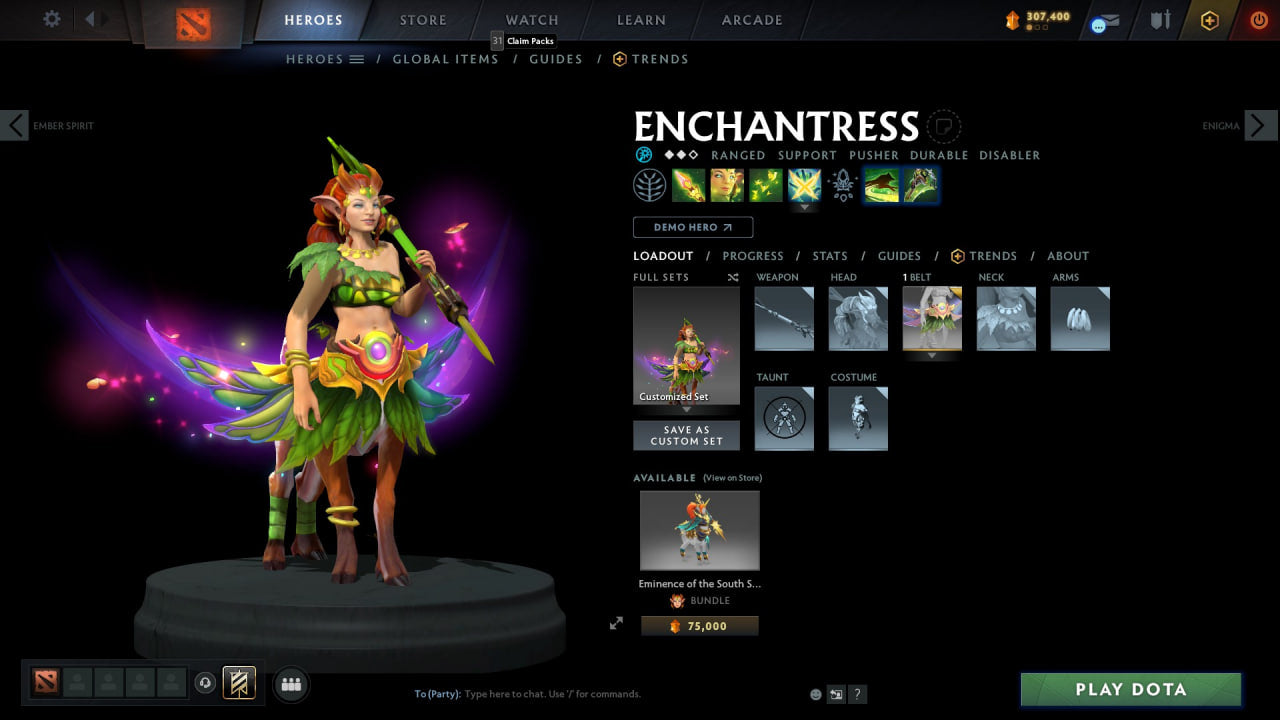Click the power button icon
Screen dimensions: 1280x720
pos(1261,20)
